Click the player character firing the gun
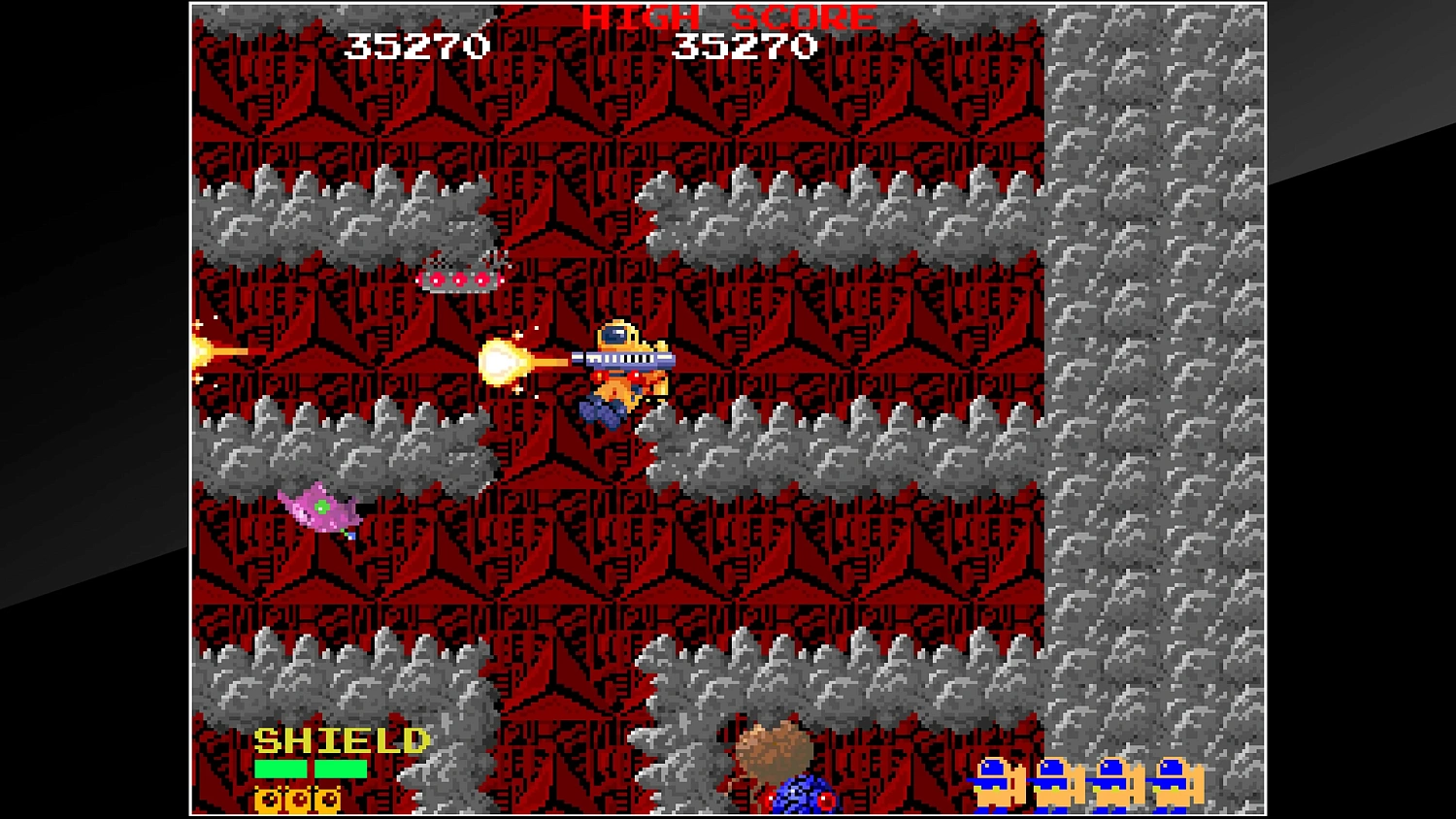The image size is (1456, 819). click(x=621, y=369)
